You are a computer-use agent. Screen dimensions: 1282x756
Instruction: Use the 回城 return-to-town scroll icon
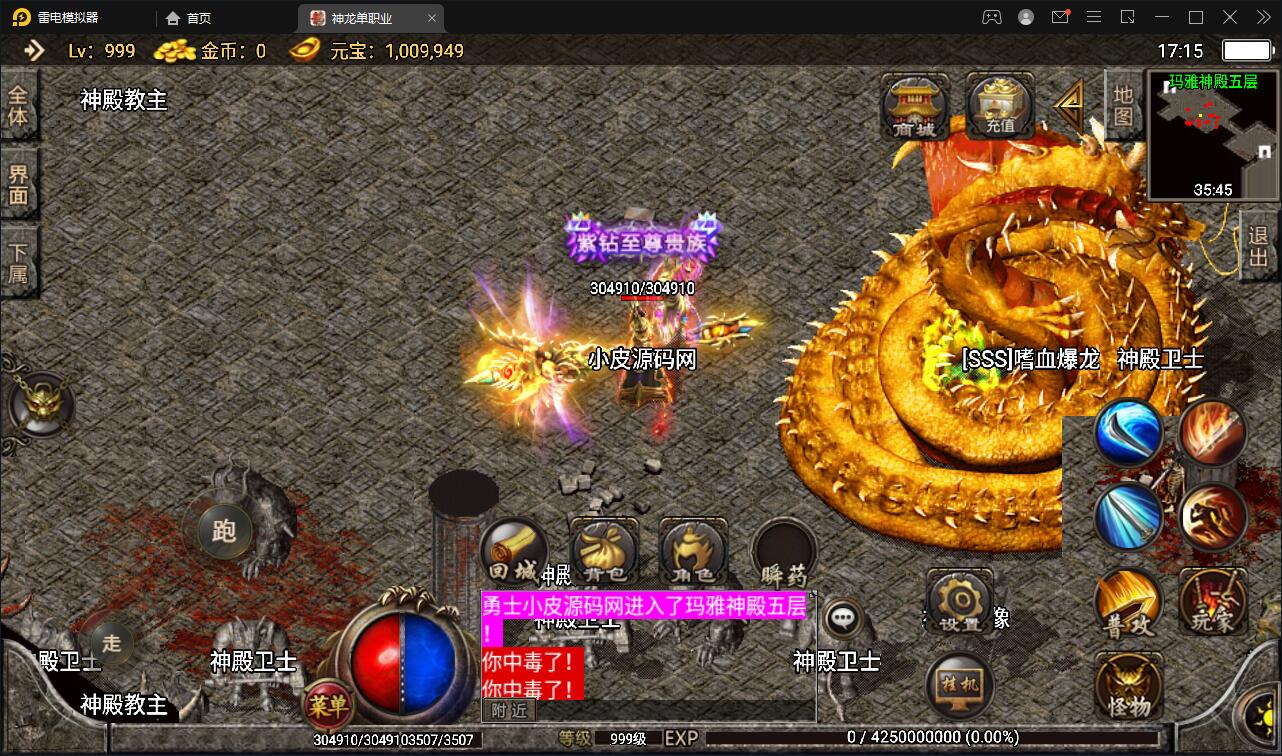pyautogui.click(x=514, y=552)
